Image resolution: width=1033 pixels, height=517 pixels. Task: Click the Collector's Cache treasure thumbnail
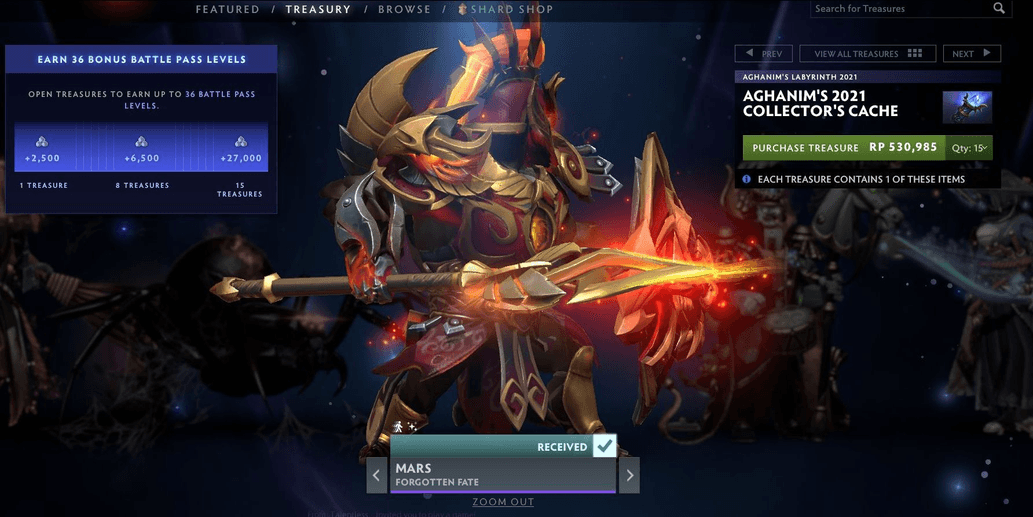point(967,107)
